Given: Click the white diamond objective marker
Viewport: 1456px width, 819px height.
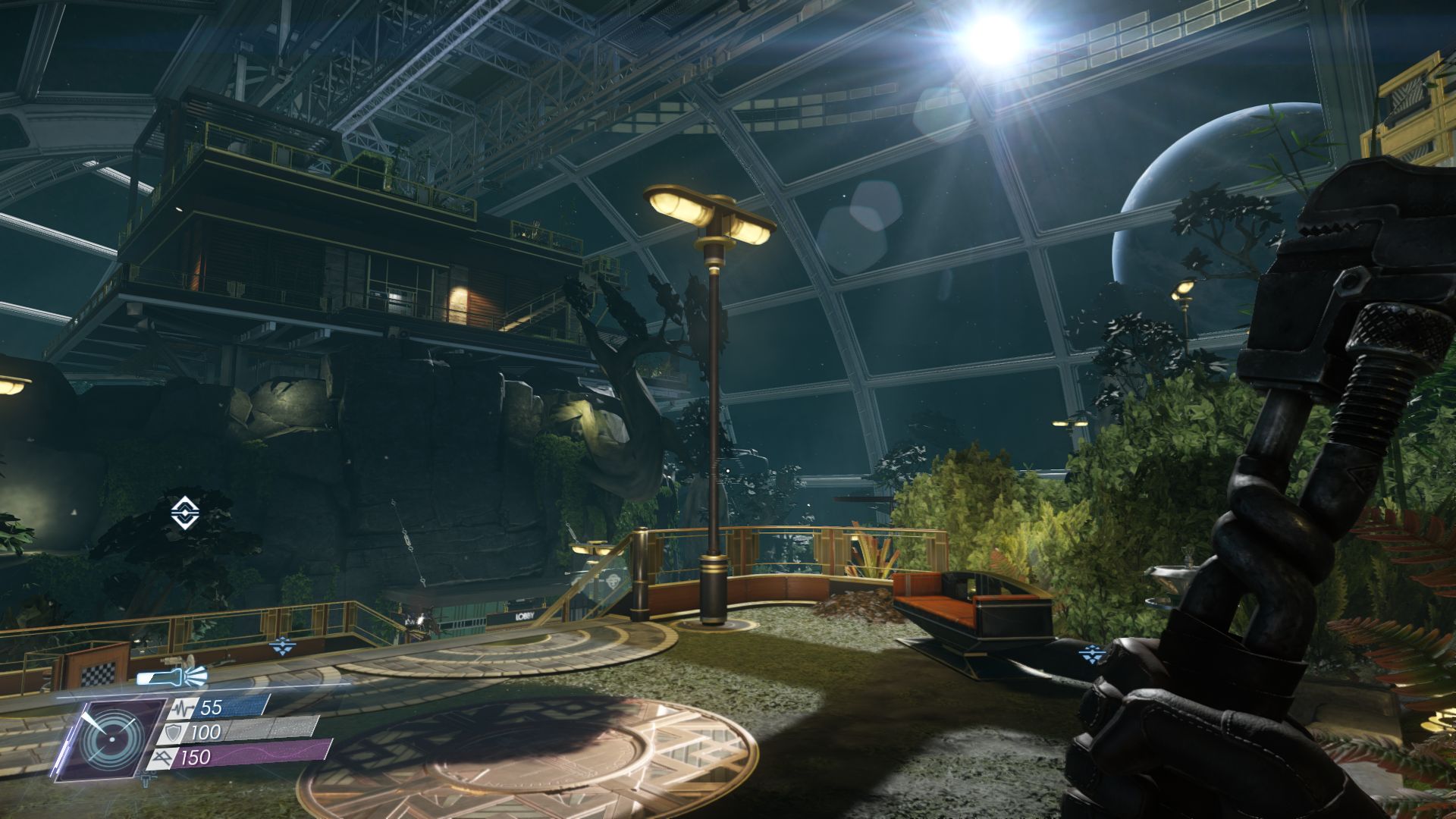Looking at the screenshot, I should (x=182, y=513).
